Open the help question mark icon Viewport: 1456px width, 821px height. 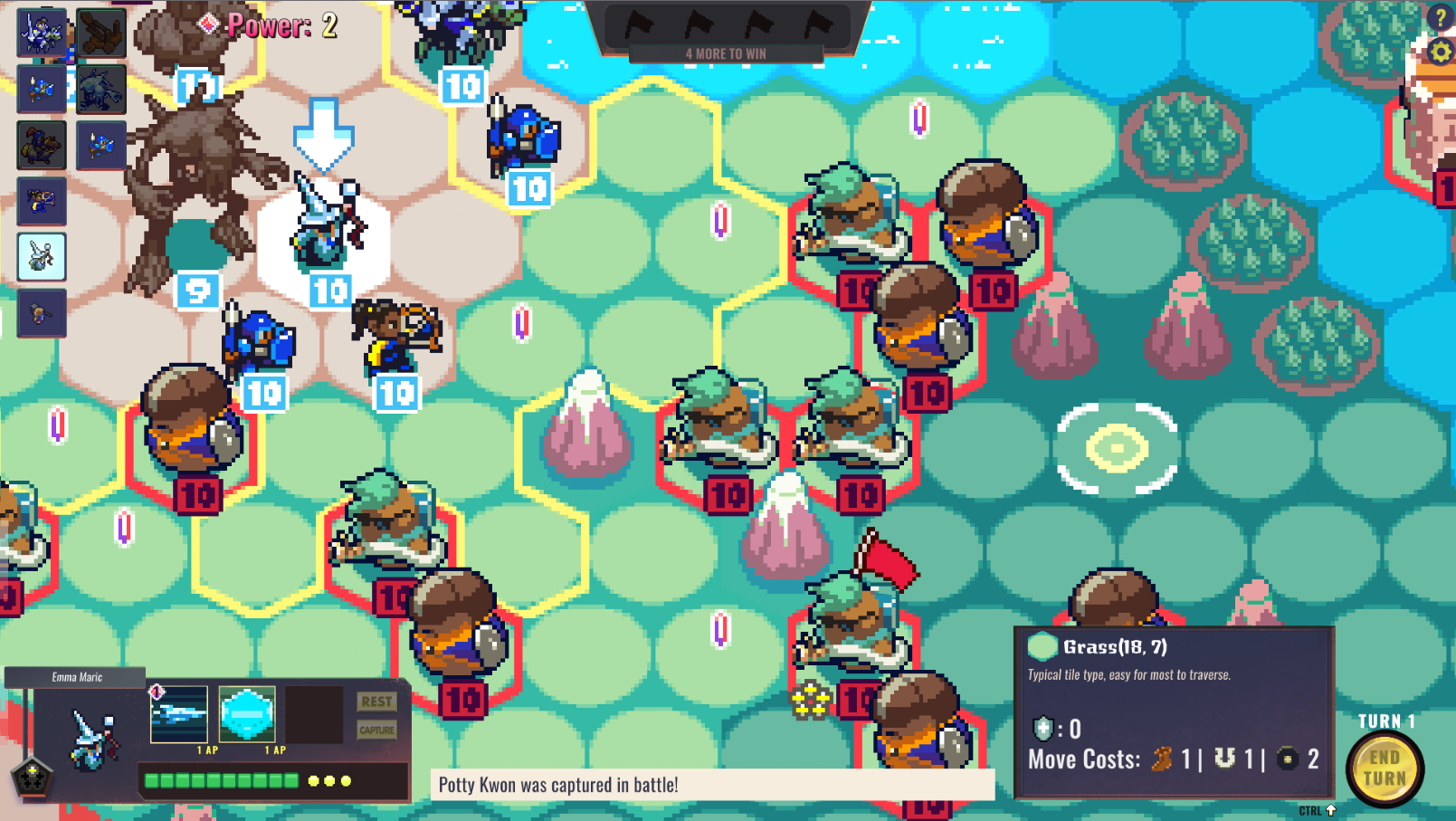coord(1442,15)
